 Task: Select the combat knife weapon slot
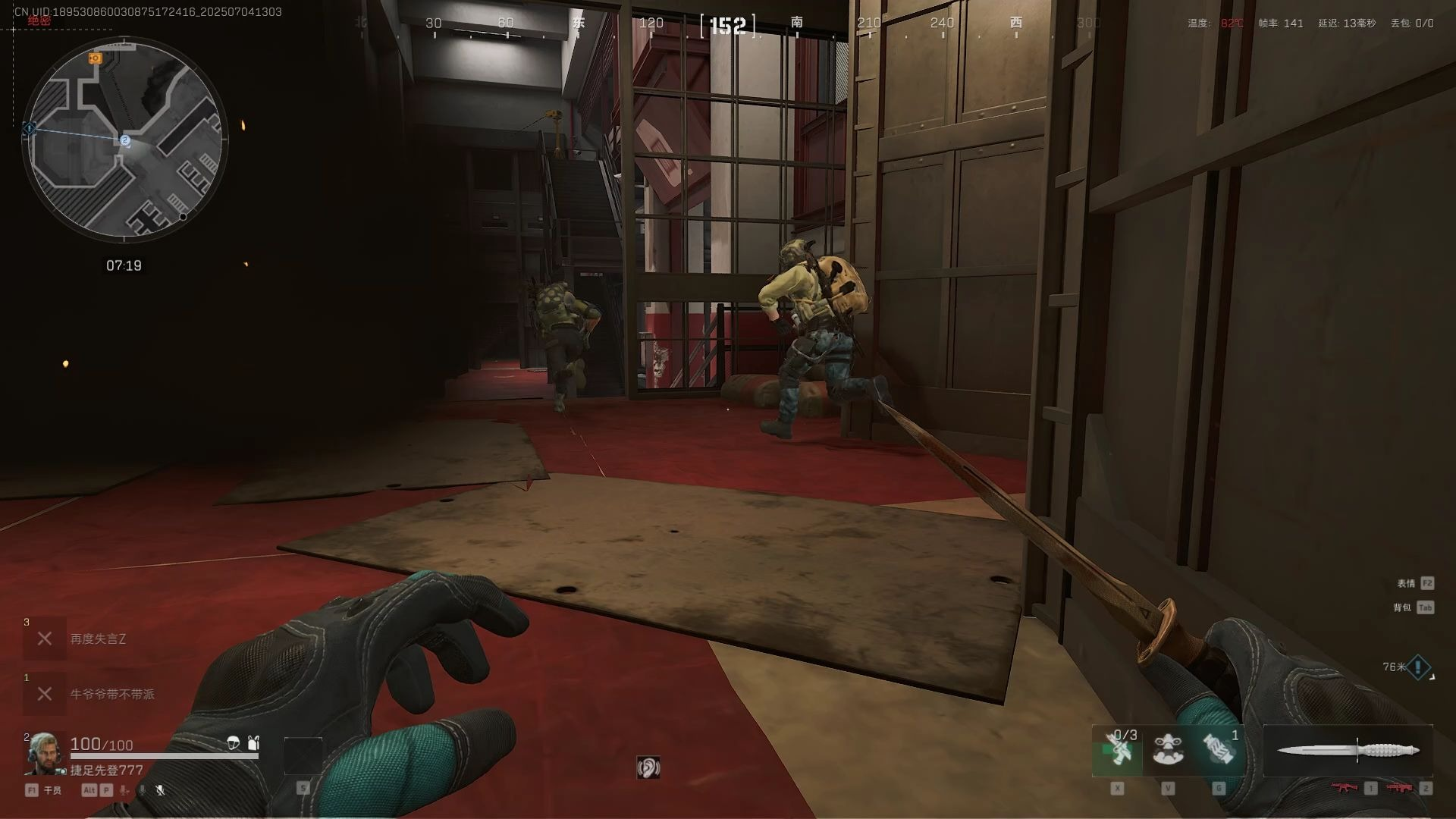click(x=1348, y=751)
